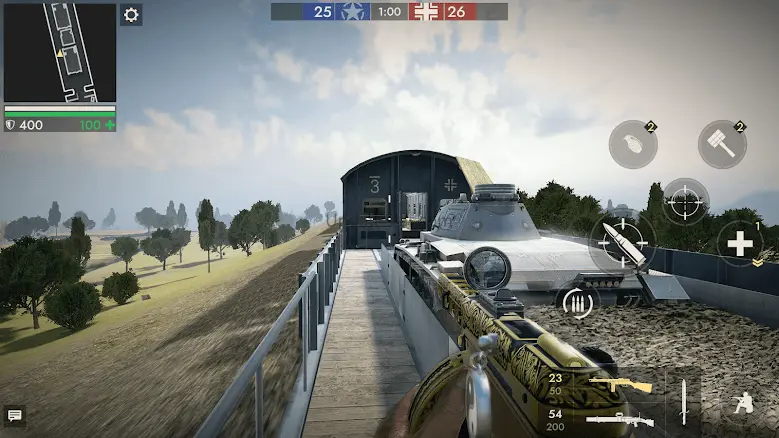Image resolution: width=779 pixels, height=438 pixels.
Task: Throw a grenade
Action: (x=633, y=144)
